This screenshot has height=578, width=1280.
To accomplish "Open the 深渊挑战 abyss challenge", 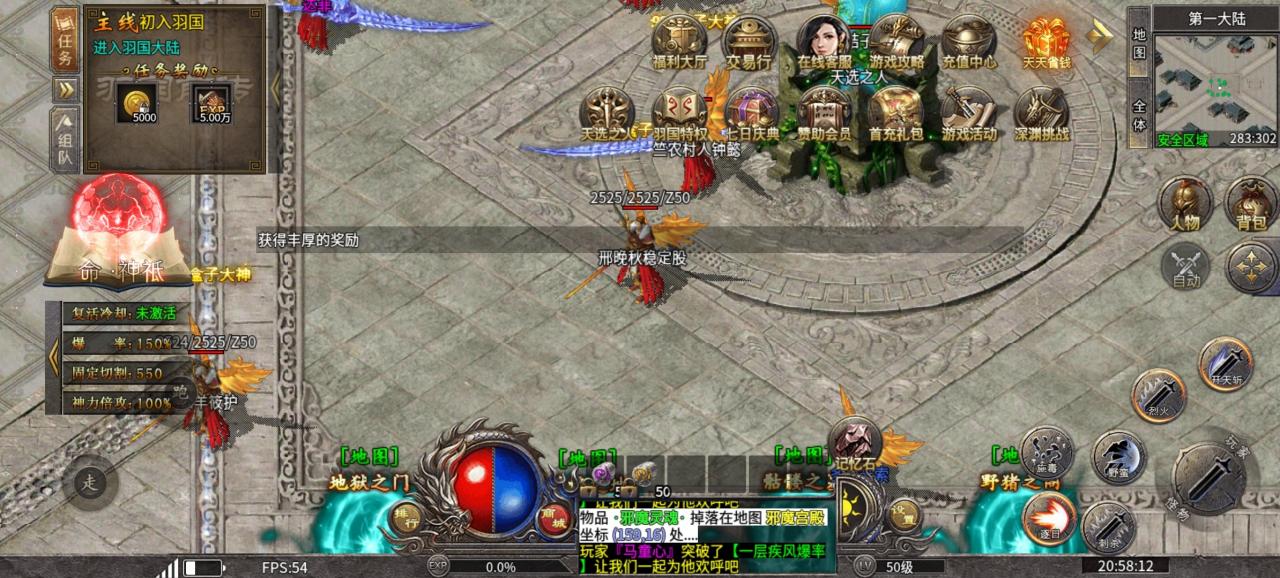I will click(x=1041, y=114).
